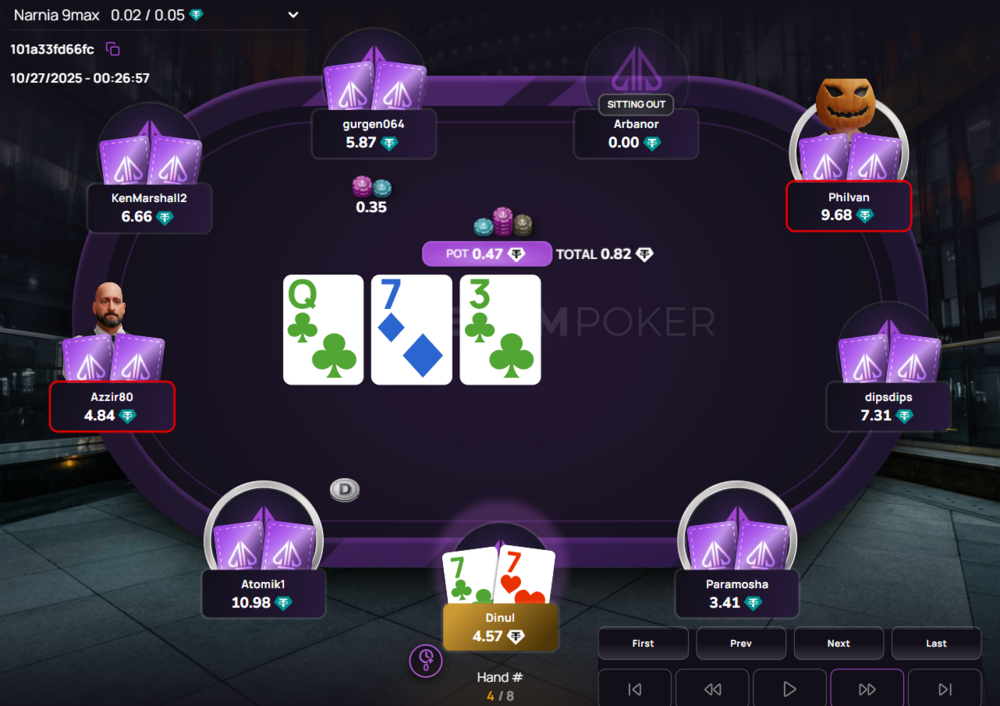
Task: Load the Next hand
Action: 838,643
